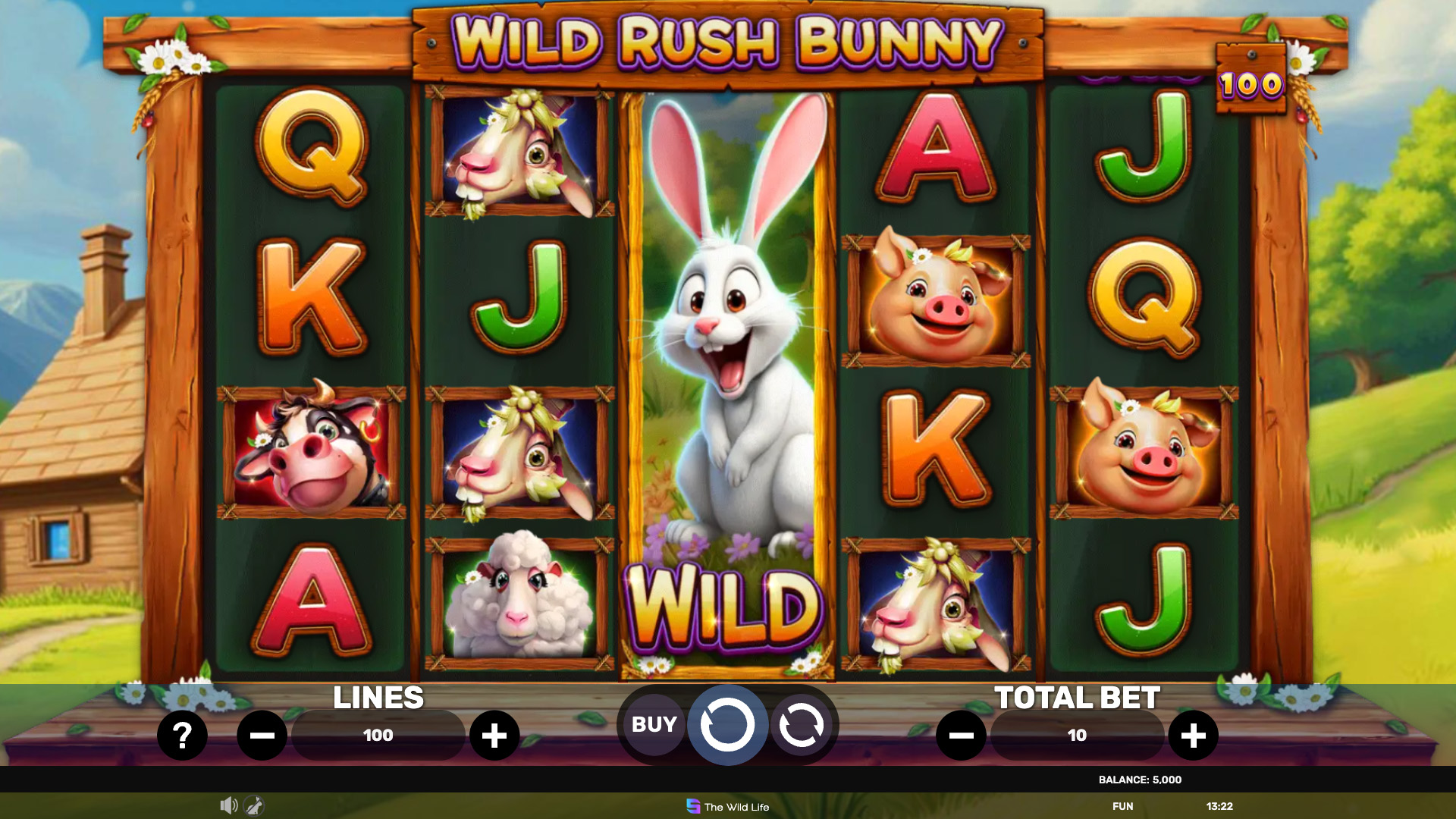The width and height of the screenshot is (1456, 819).
Task: Open the help screen with the question mark
Action: (182, 735)
